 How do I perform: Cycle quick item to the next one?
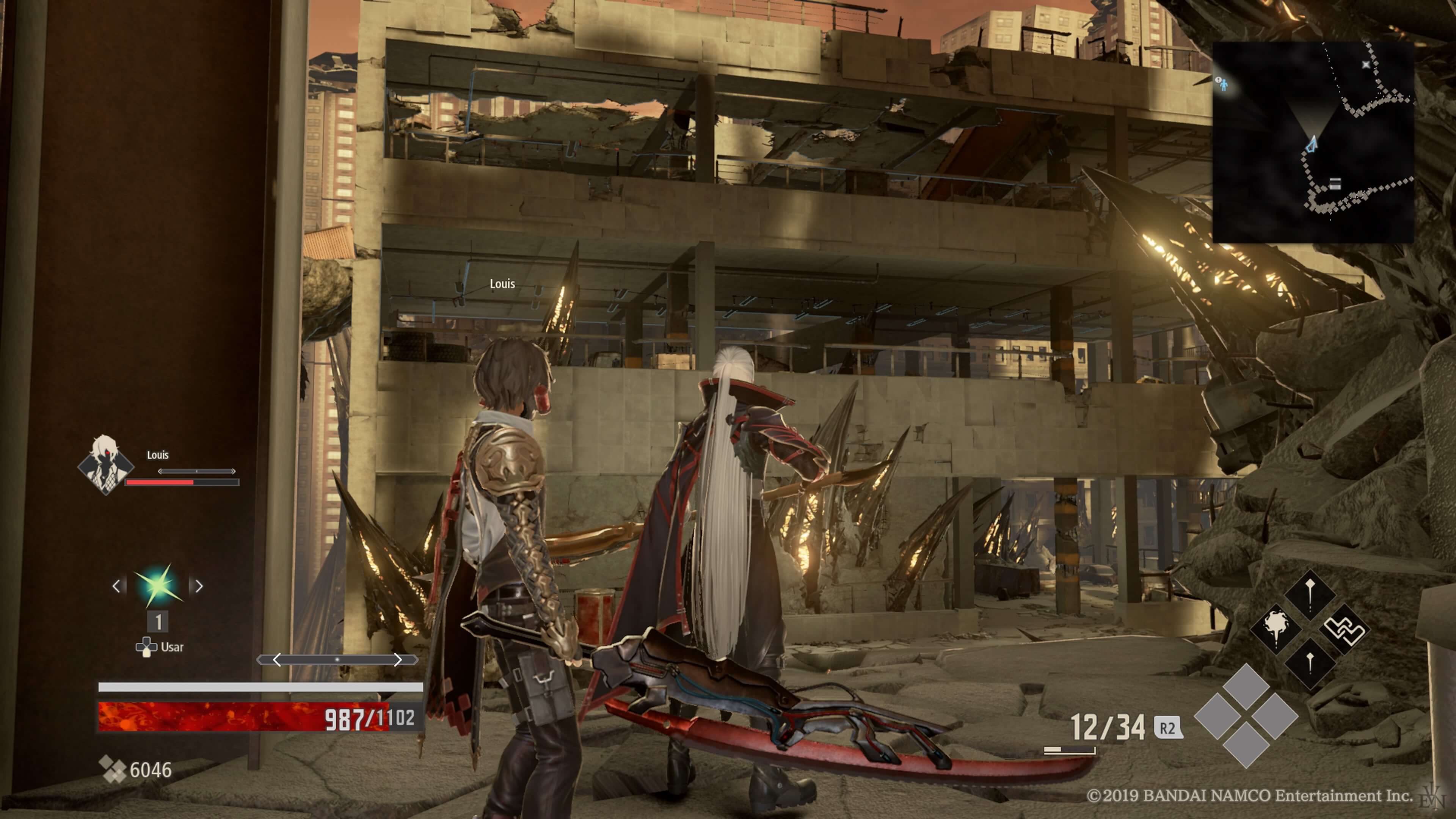click(x=199, y=586)
